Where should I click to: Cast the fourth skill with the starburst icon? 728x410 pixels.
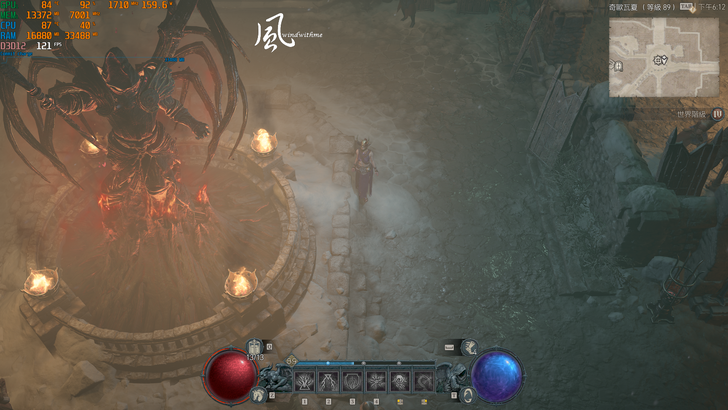[376, 381]
